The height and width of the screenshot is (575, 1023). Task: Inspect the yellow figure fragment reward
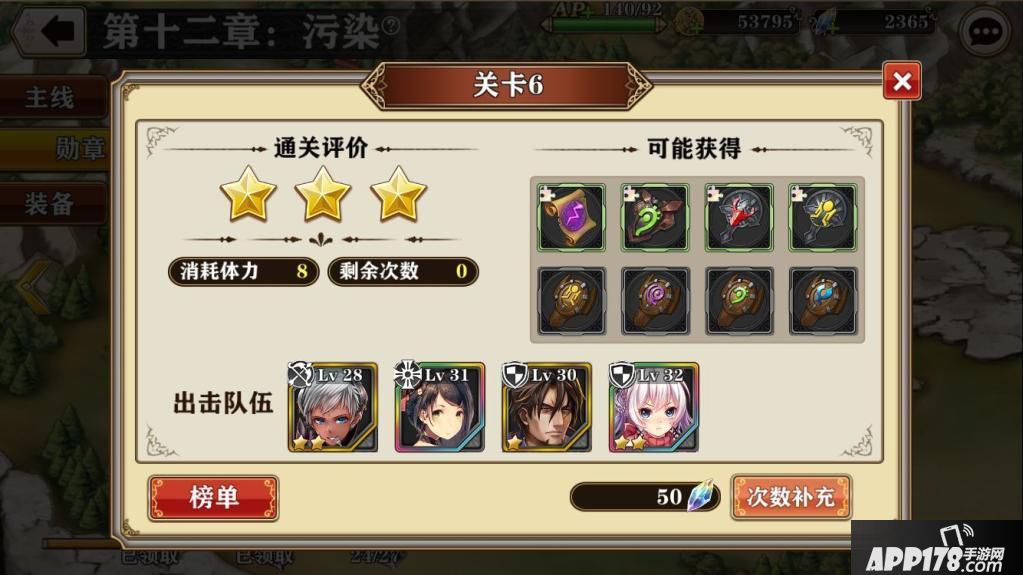pos(823,217)
